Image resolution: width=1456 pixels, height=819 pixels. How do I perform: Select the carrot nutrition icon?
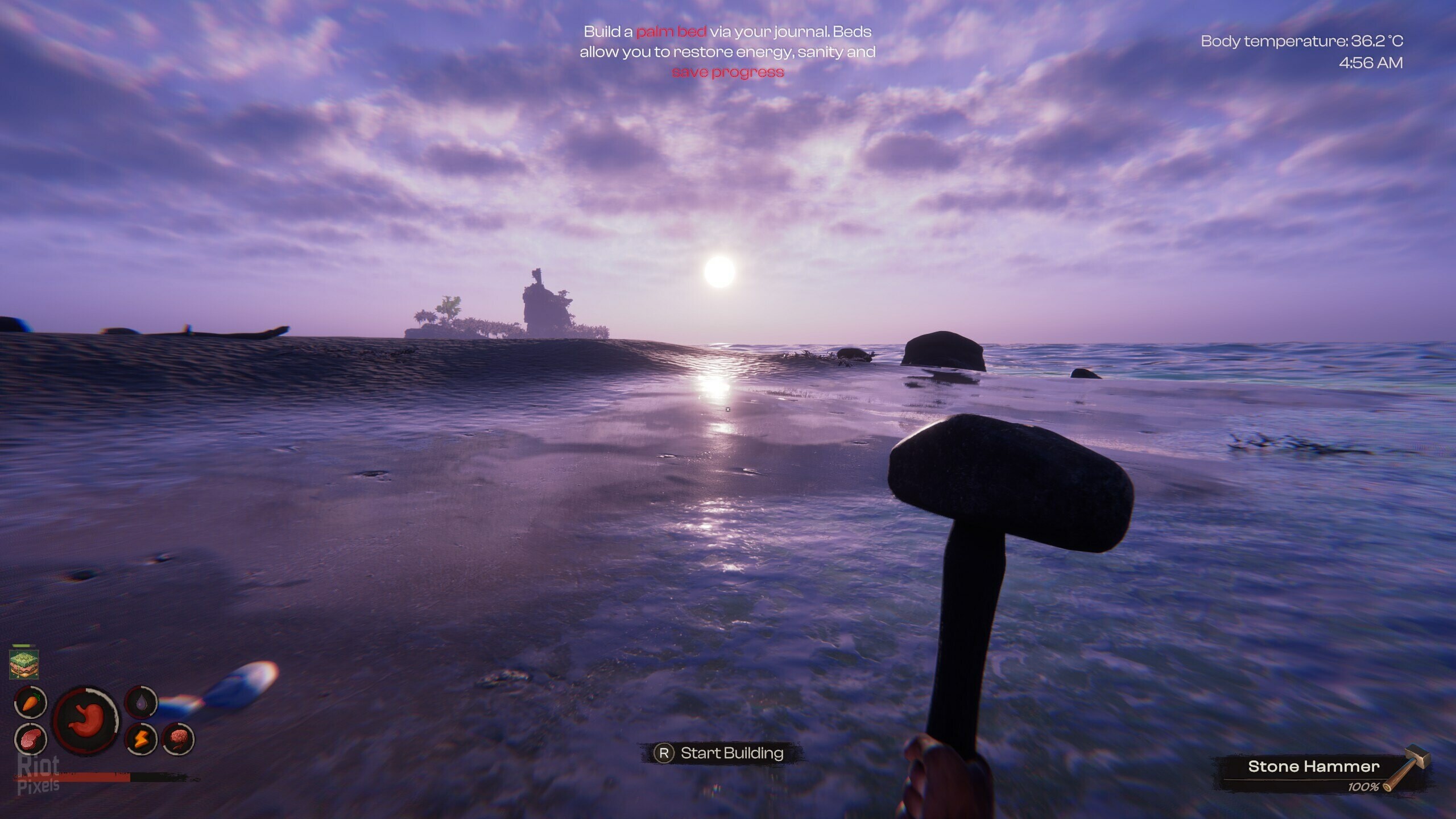pyautogui.click(x=30, y=703)
